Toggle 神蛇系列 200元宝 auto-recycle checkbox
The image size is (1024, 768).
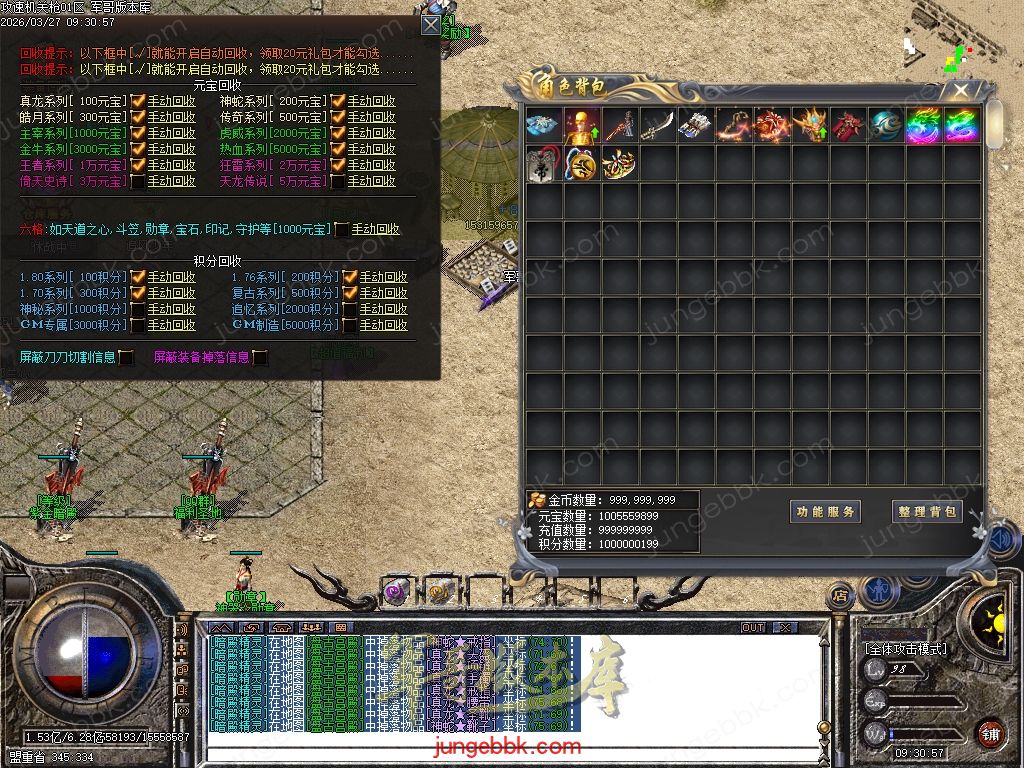coord(339,101)
